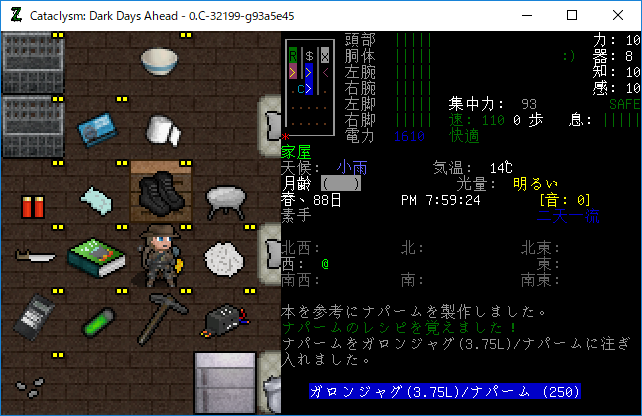Select the highlighted gallon jug napalm entry
642x416 pixels.
coord(445,392)
